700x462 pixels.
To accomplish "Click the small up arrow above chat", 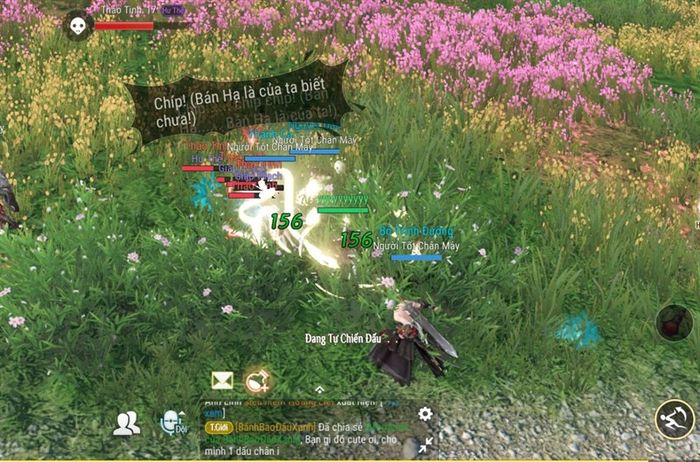I will click(319, 389).
